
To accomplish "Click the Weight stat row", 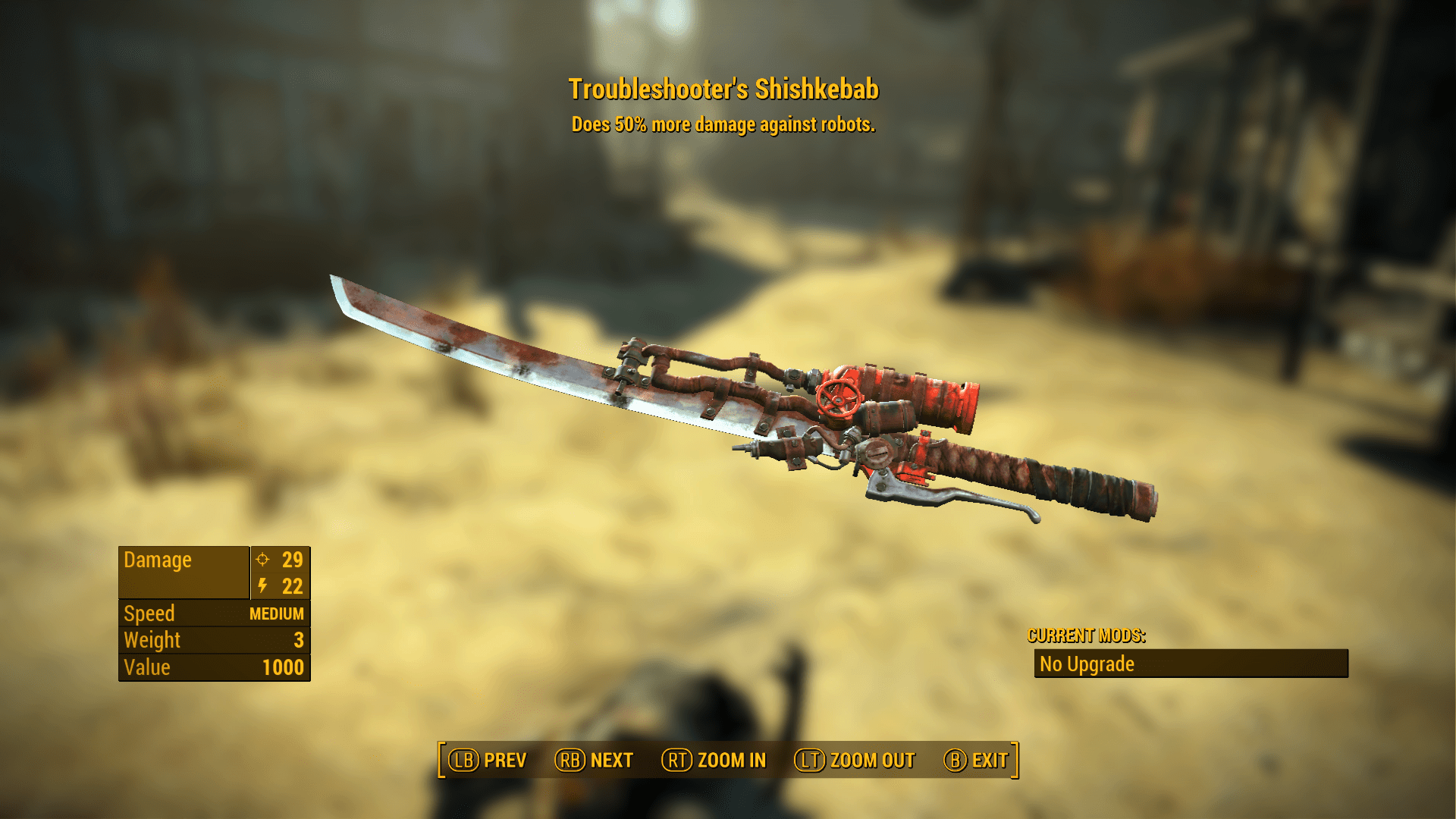I will (214, 640).
